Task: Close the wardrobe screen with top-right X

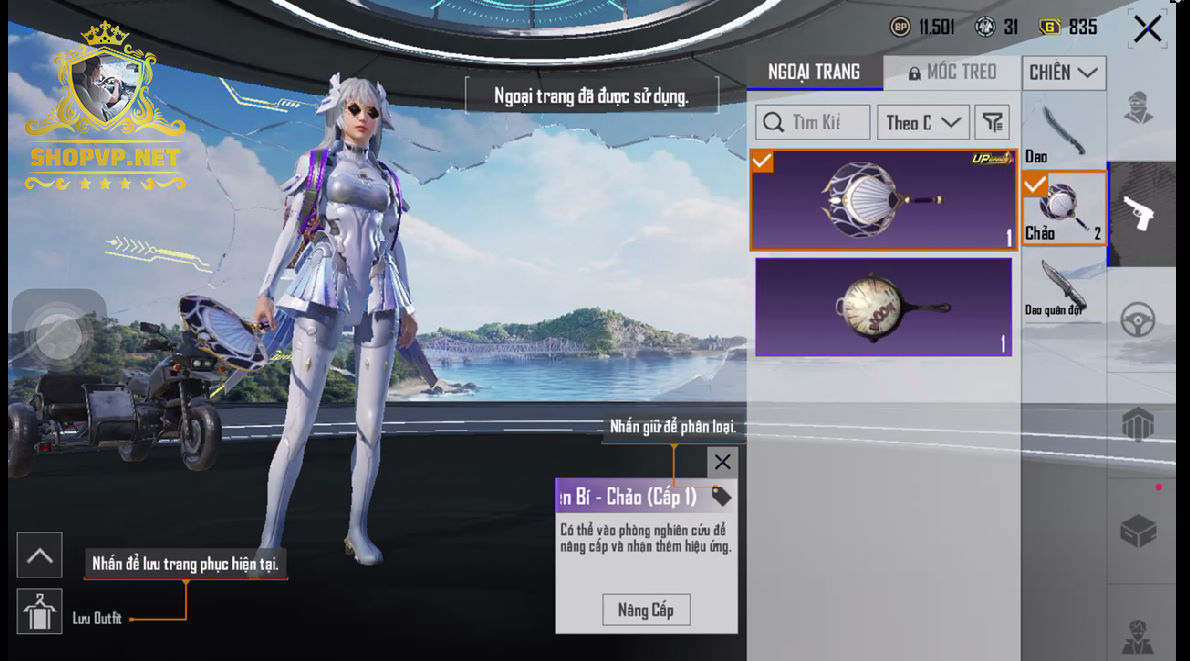Action: pyautogui.click(x=1147, y=29)
